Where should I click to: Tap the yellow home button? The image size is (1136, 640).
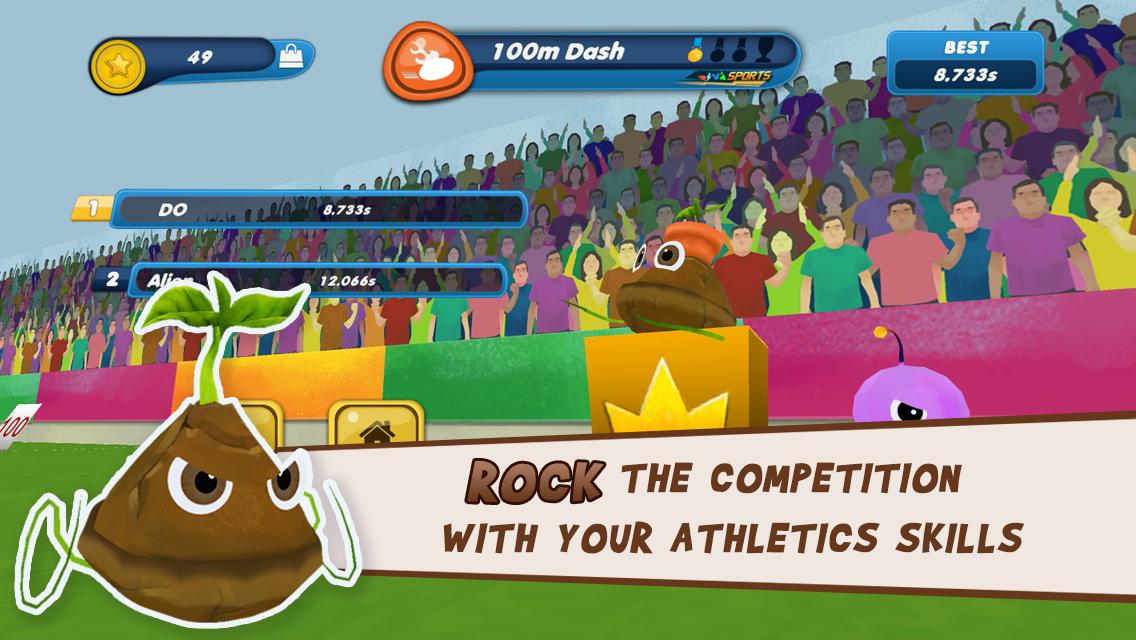tap(375, 429)
